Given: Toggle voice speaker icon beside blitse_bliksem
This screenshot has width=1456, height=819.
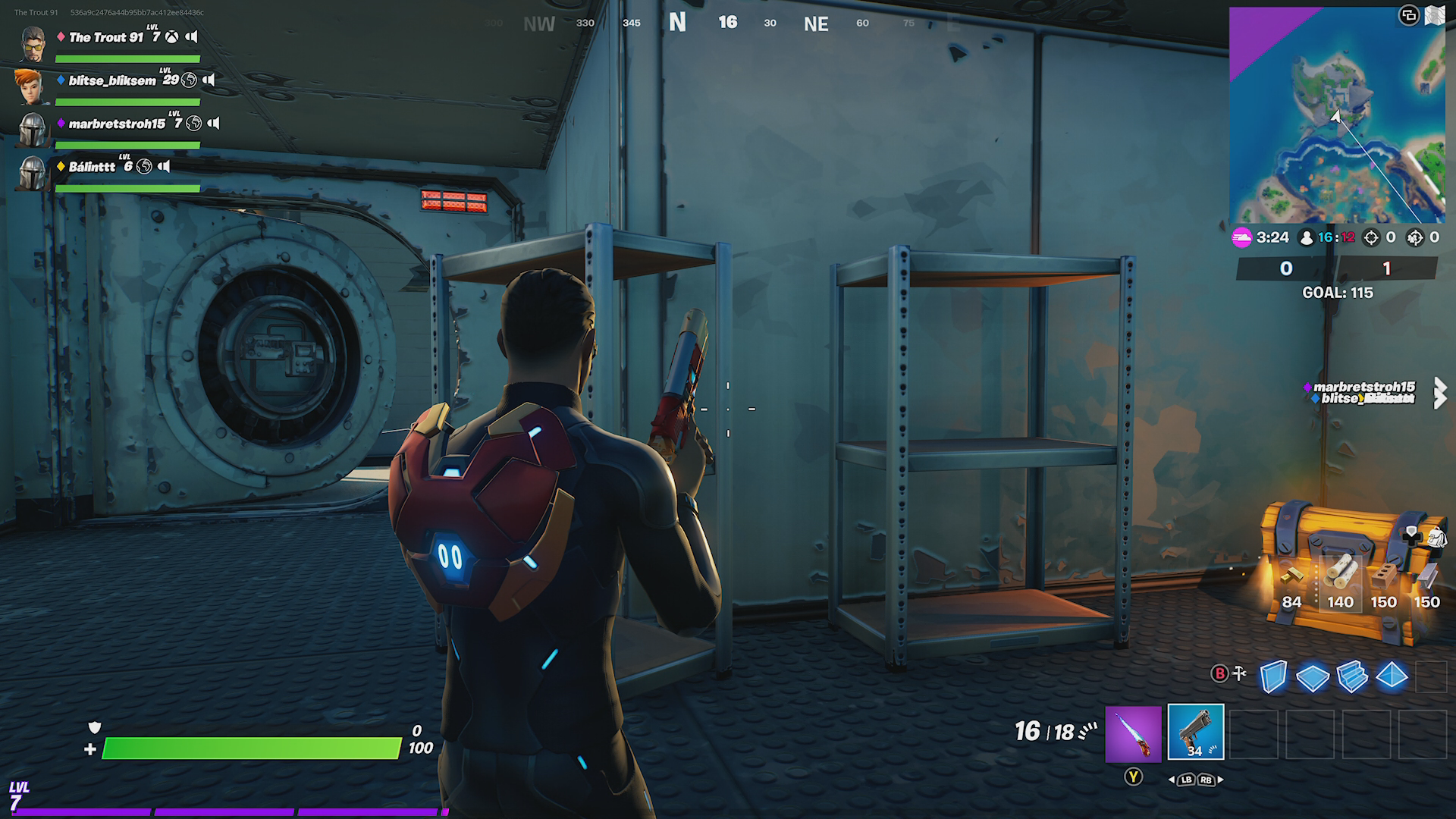Looking at the screenshot, I should [x=209, y=80].
